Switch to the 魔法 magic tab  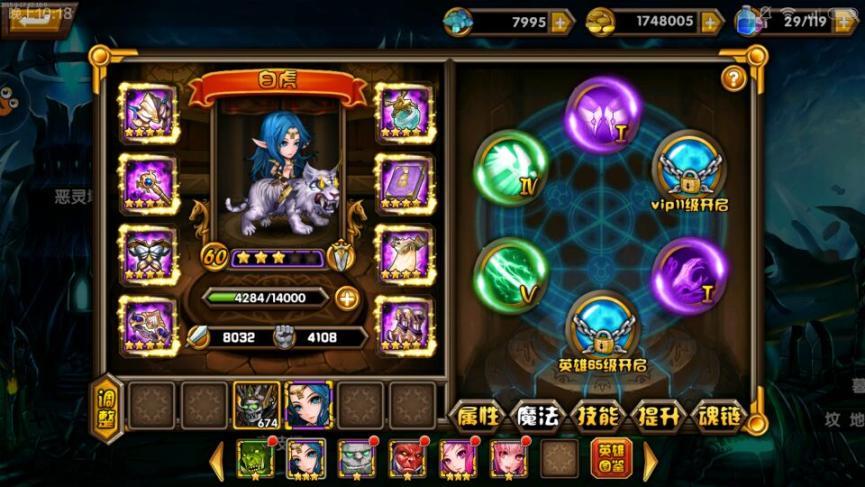[537, 416]
